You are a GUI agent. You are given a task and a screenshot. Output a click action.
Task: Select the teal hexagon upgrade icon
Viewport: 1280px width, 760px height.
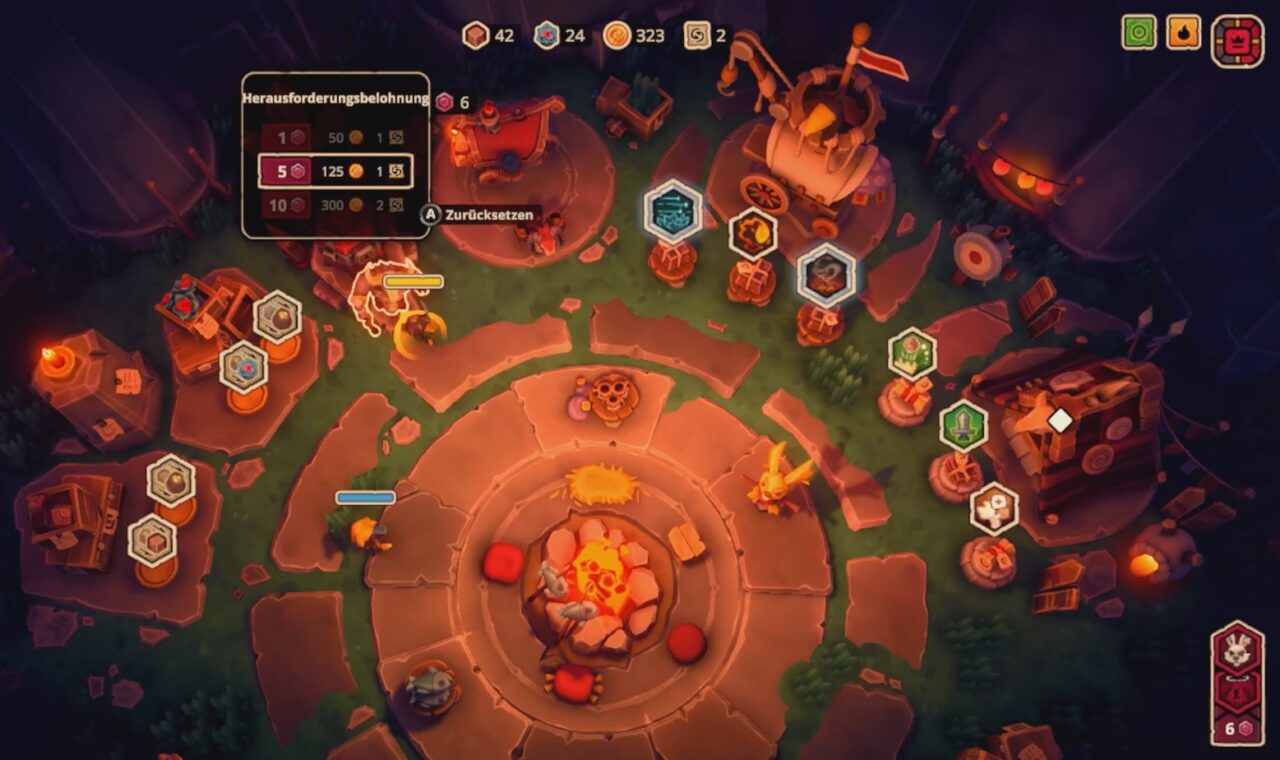click(x=673, y=211)
